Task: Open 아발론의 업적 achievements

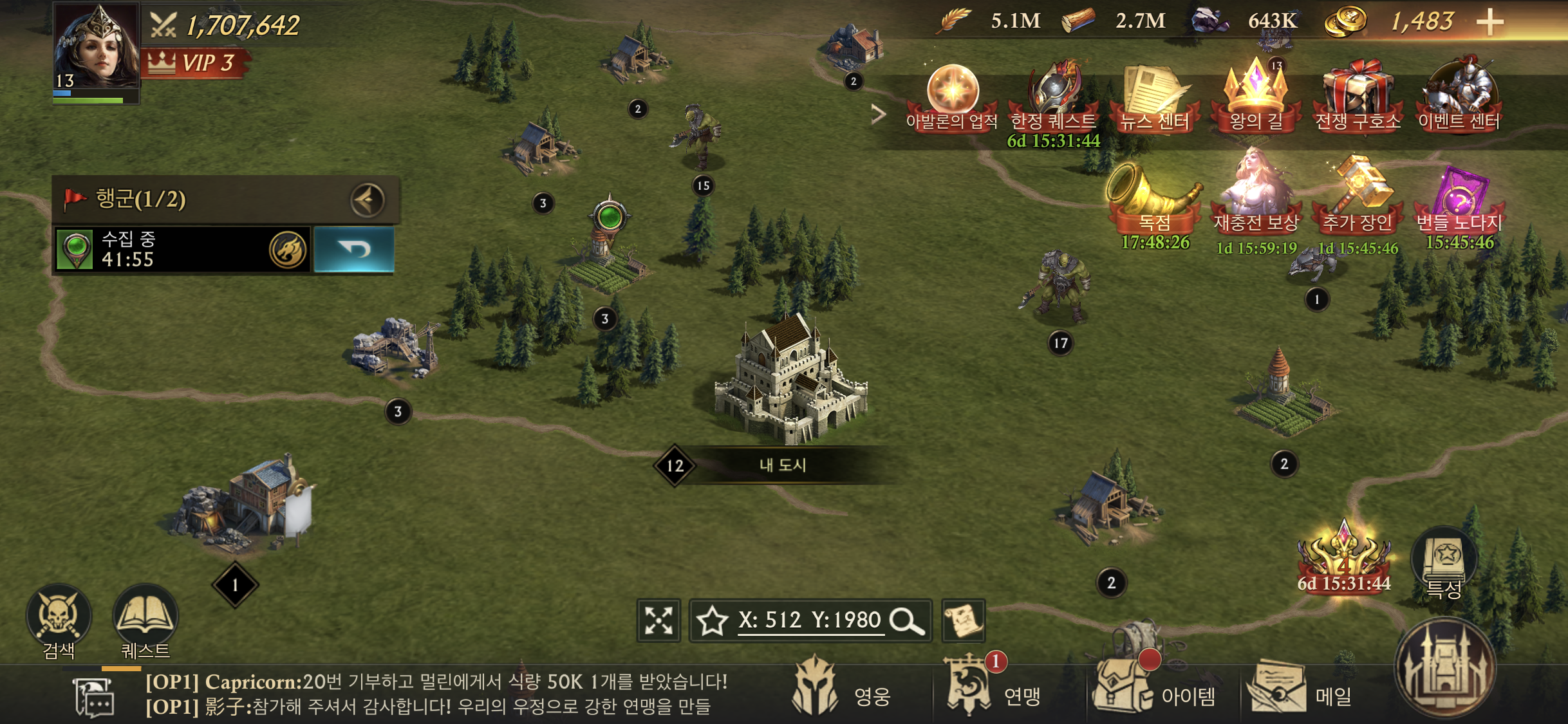Action: click(x=952, y=97)
